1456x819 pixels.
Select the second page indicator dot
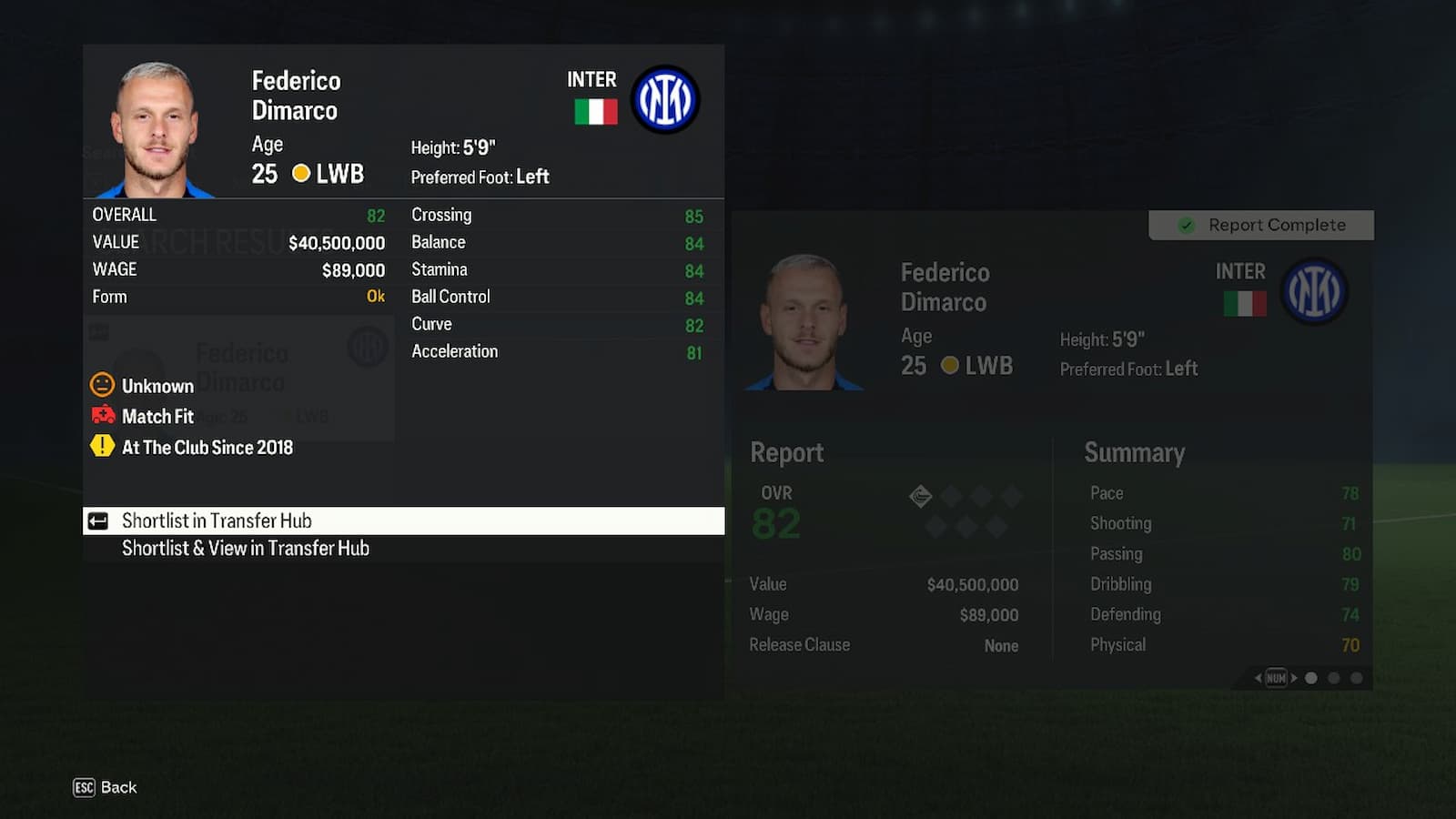[1333, 678]
